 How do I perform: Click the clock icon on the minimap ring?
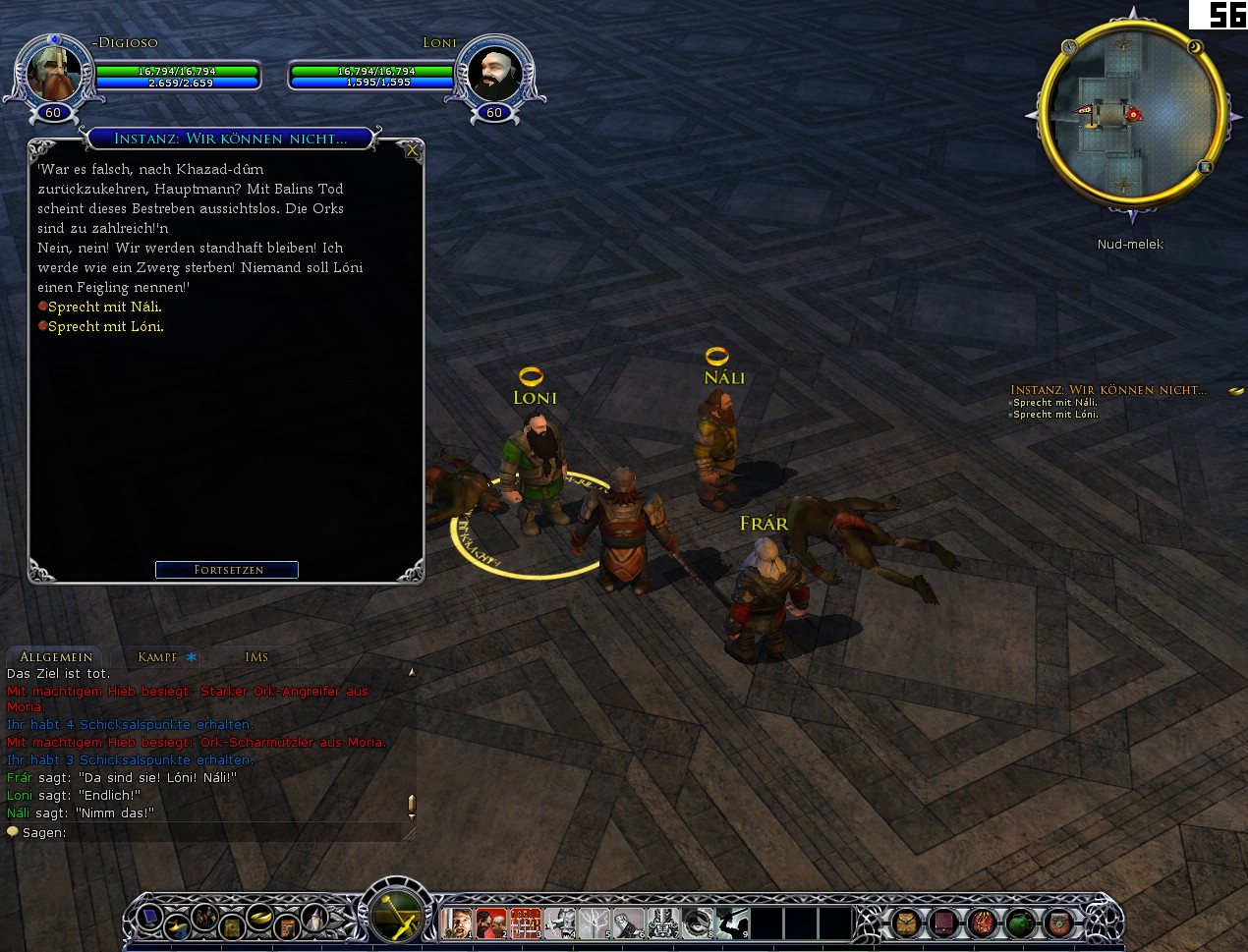coord(1069,46)
